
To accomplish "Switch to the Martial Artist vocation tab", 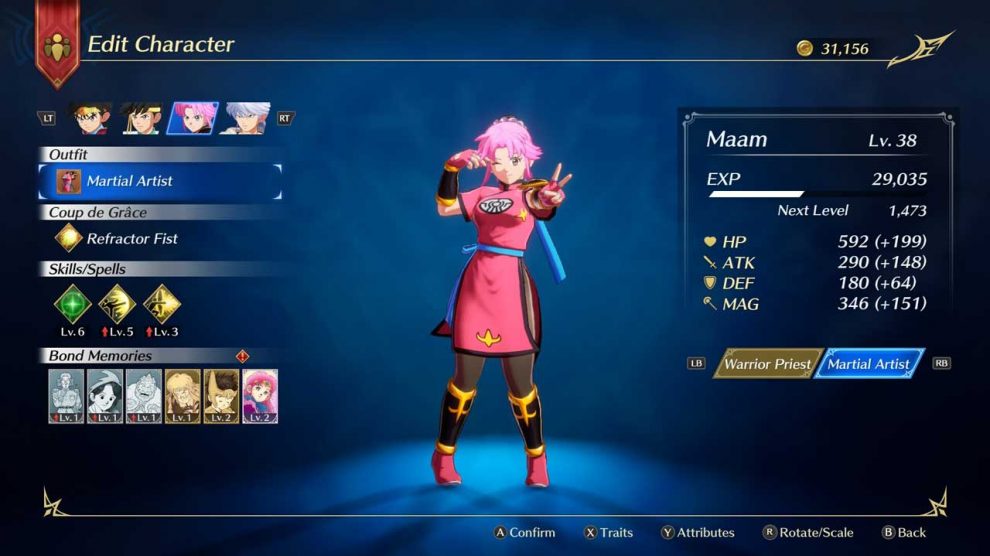I will 868,364.
